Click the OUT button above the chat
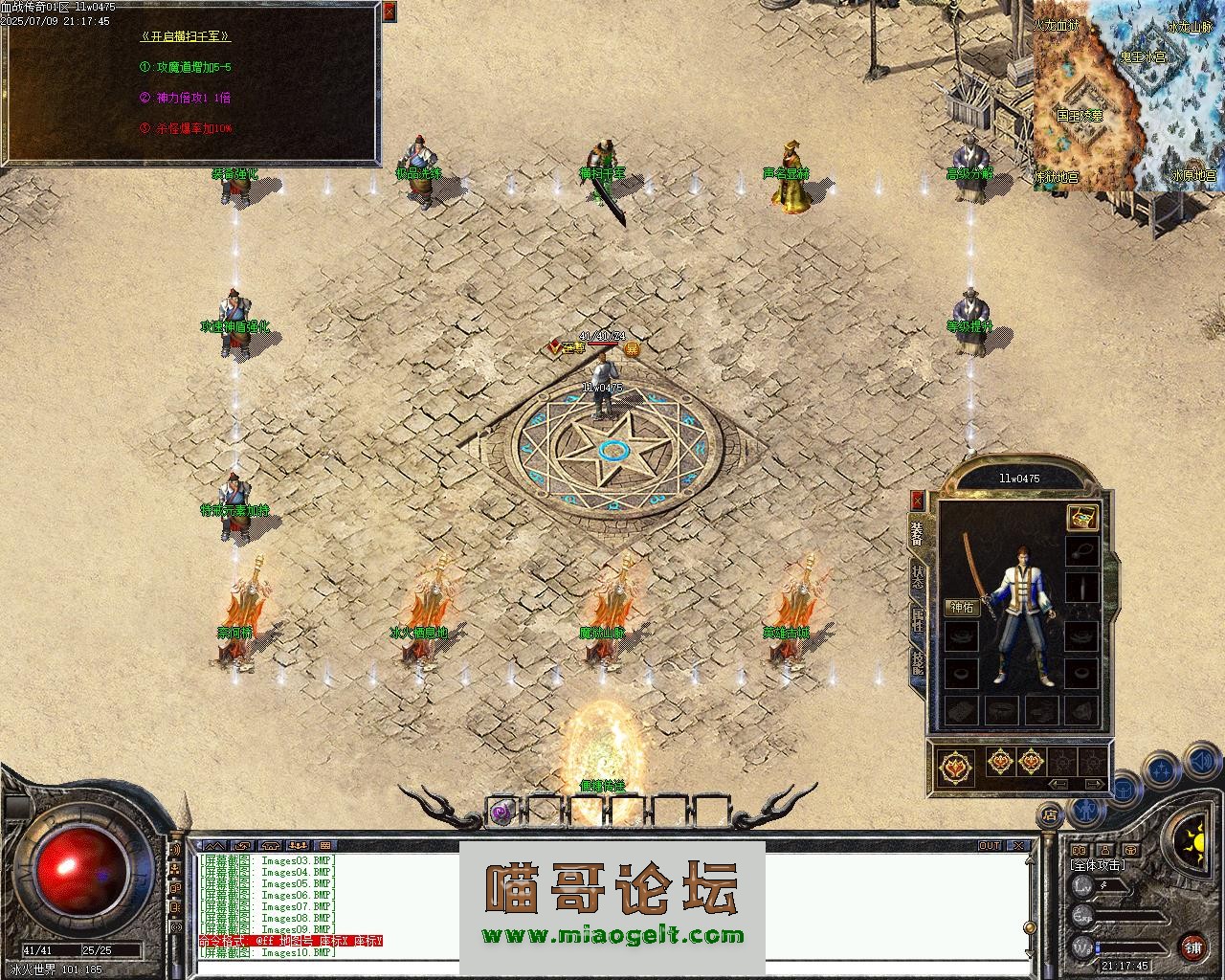 (x=989, y=846)
